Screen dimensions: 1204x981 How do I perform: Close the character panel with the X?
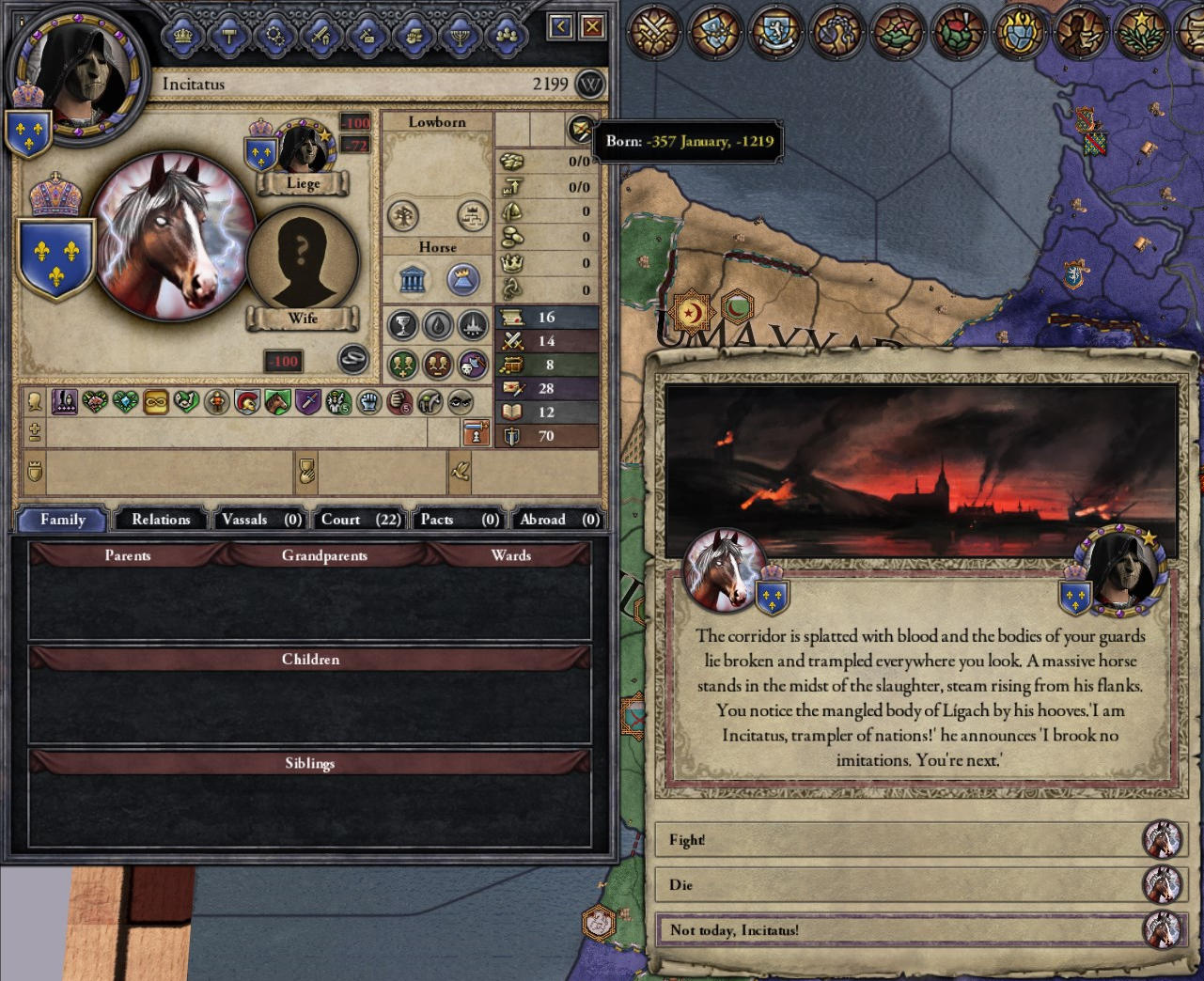point(592,26)
